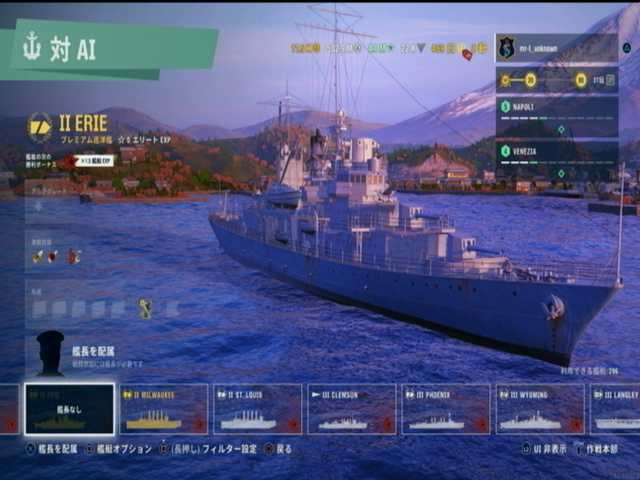Select the II St. Louis ship card
The image size is (640, 480).
pyautogui.click(x=258, y=410)
